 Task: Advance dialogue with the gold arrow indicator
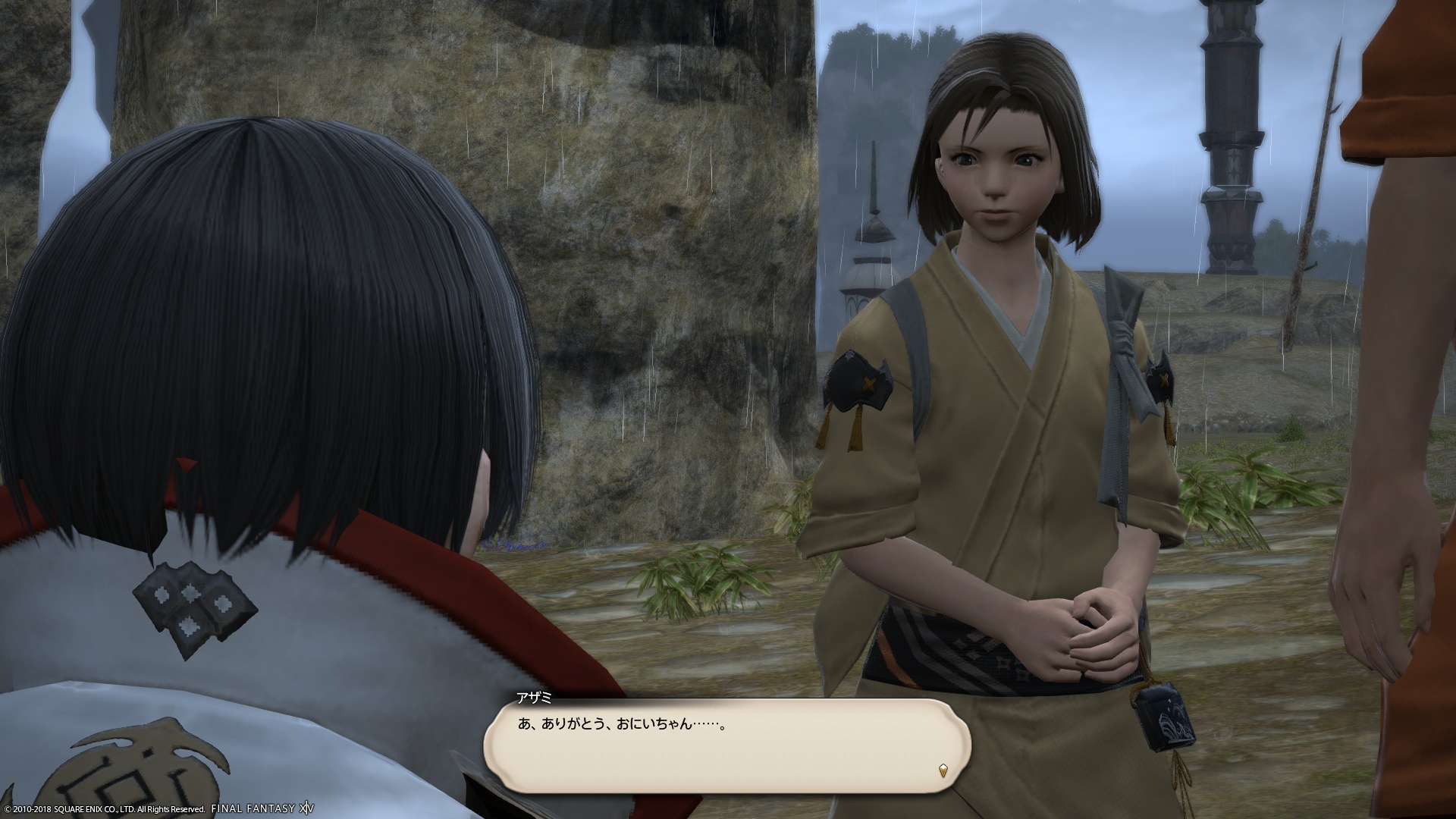[943, 770]
